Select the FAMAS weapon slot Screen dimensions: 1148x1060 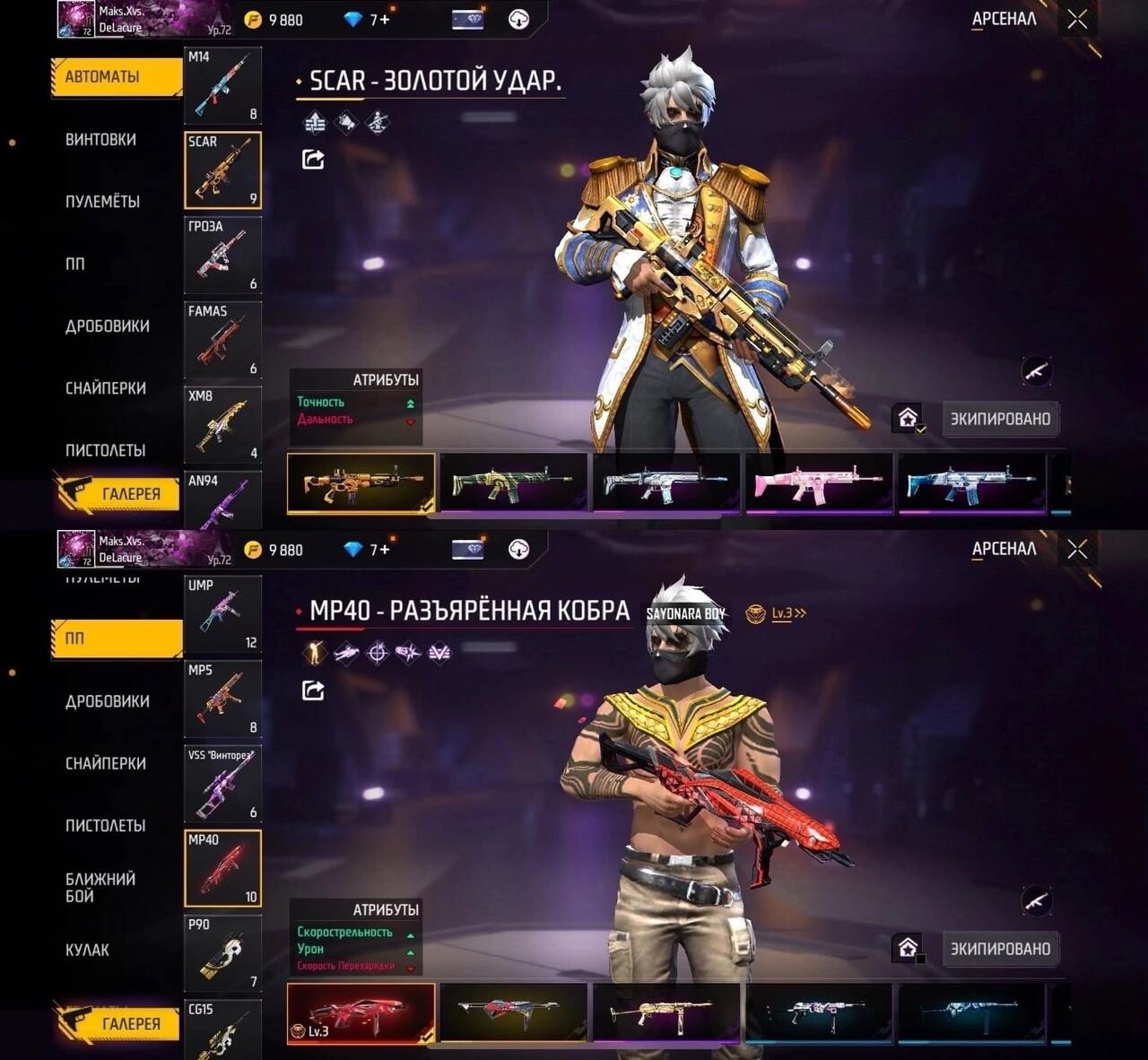[222, 340]
